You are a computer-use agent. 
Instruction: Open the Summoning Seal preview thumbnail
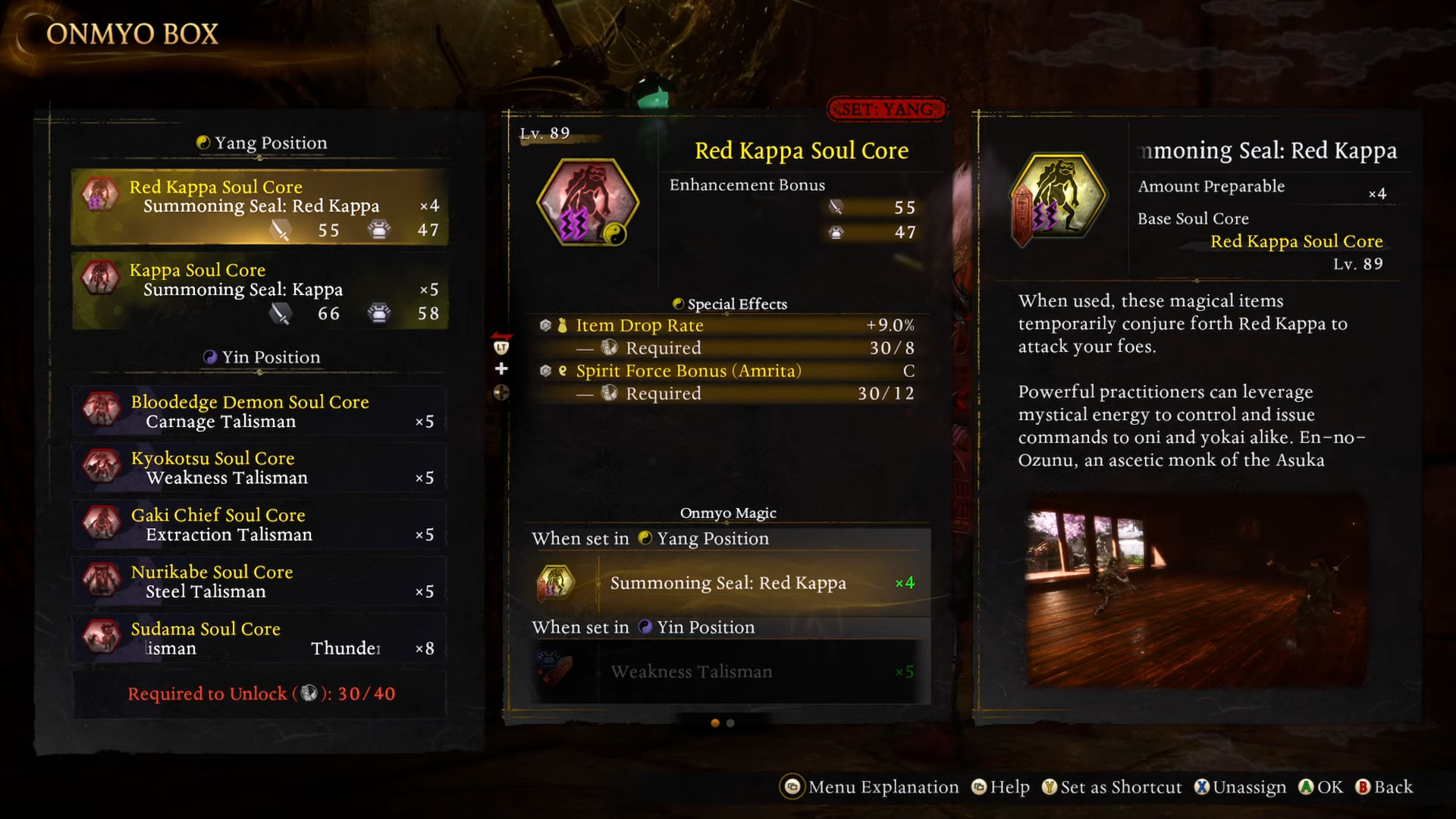[x=1196, y=591]
